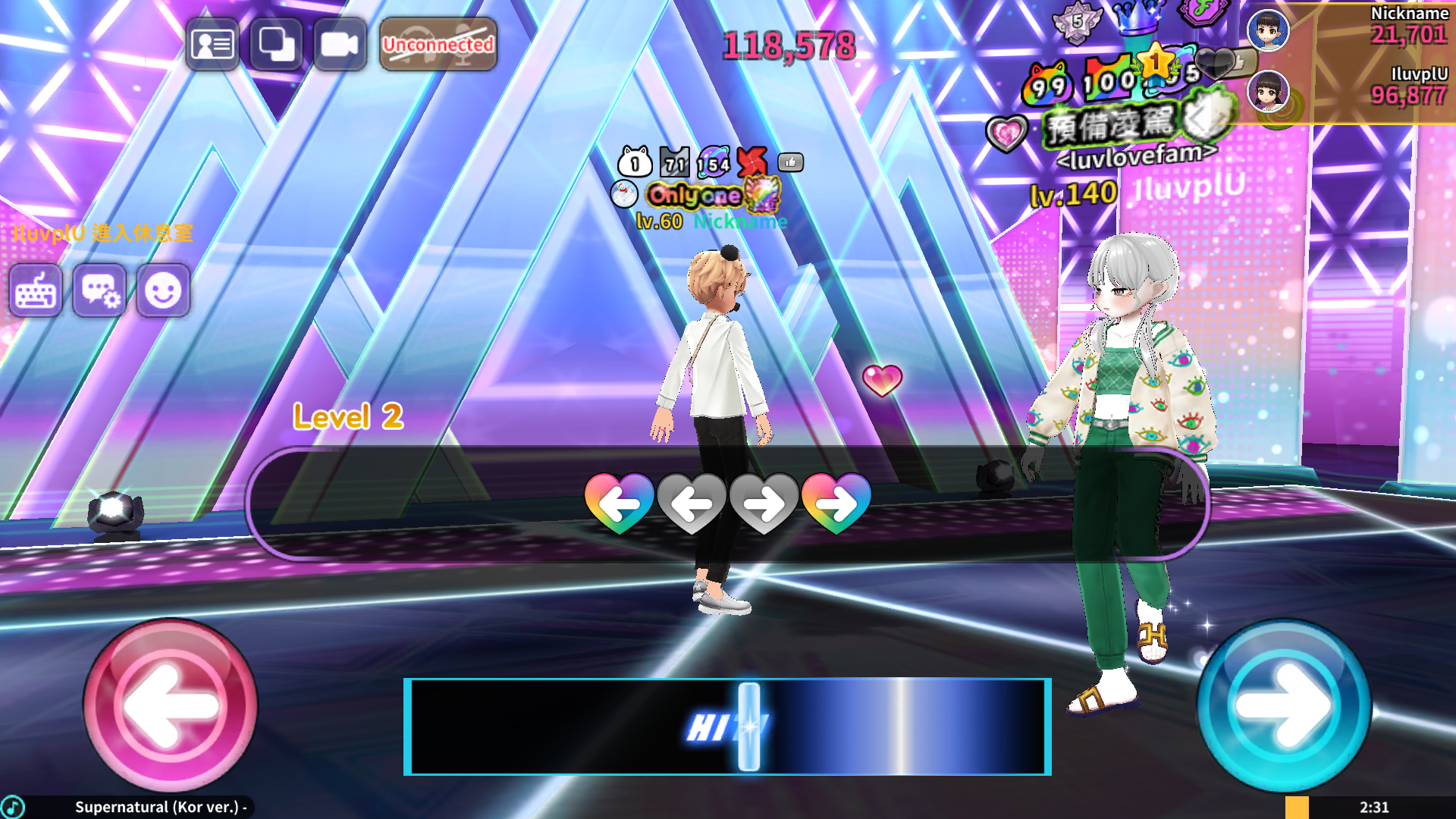This screenshot has height=819, width=1456.
Task: Open the keyboard chat input
Action: (x=36, y=290)
